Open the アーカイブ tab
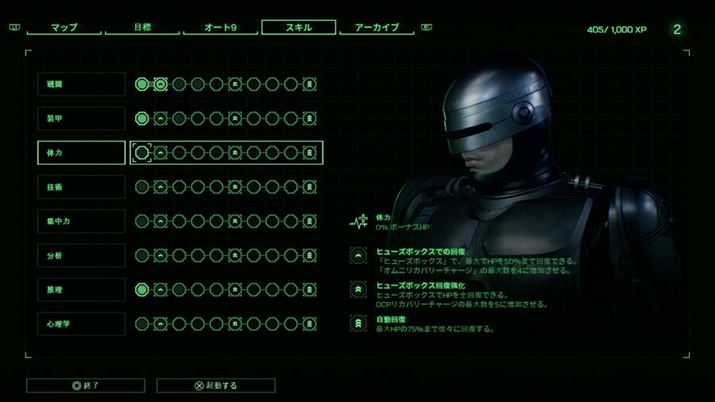Viewport: 715px width, 402px height. pyautogui.click(x=376, y=28)
